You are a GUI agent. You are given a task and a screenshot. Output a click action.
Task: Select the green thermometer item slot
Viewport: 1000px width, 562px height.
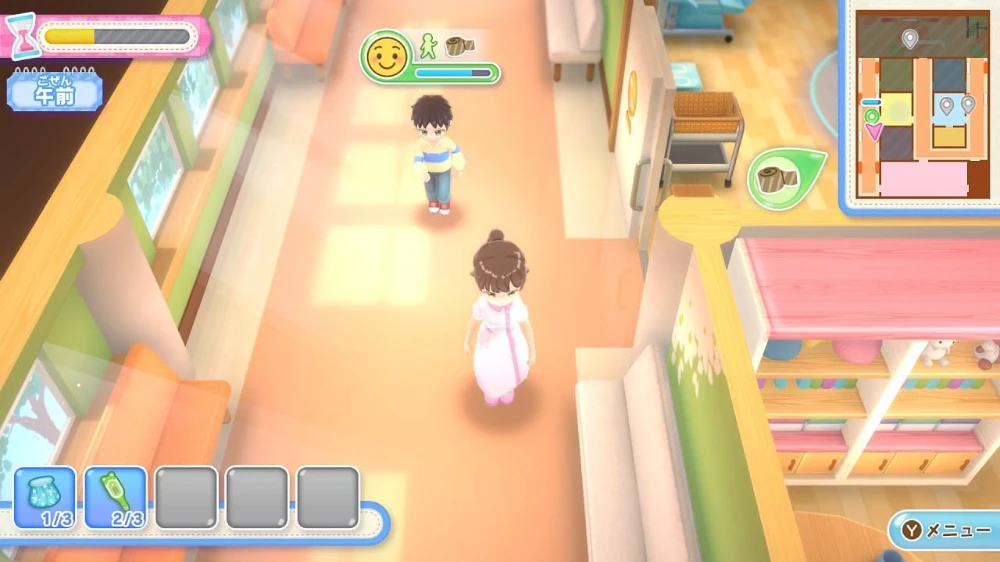[115, 497]
